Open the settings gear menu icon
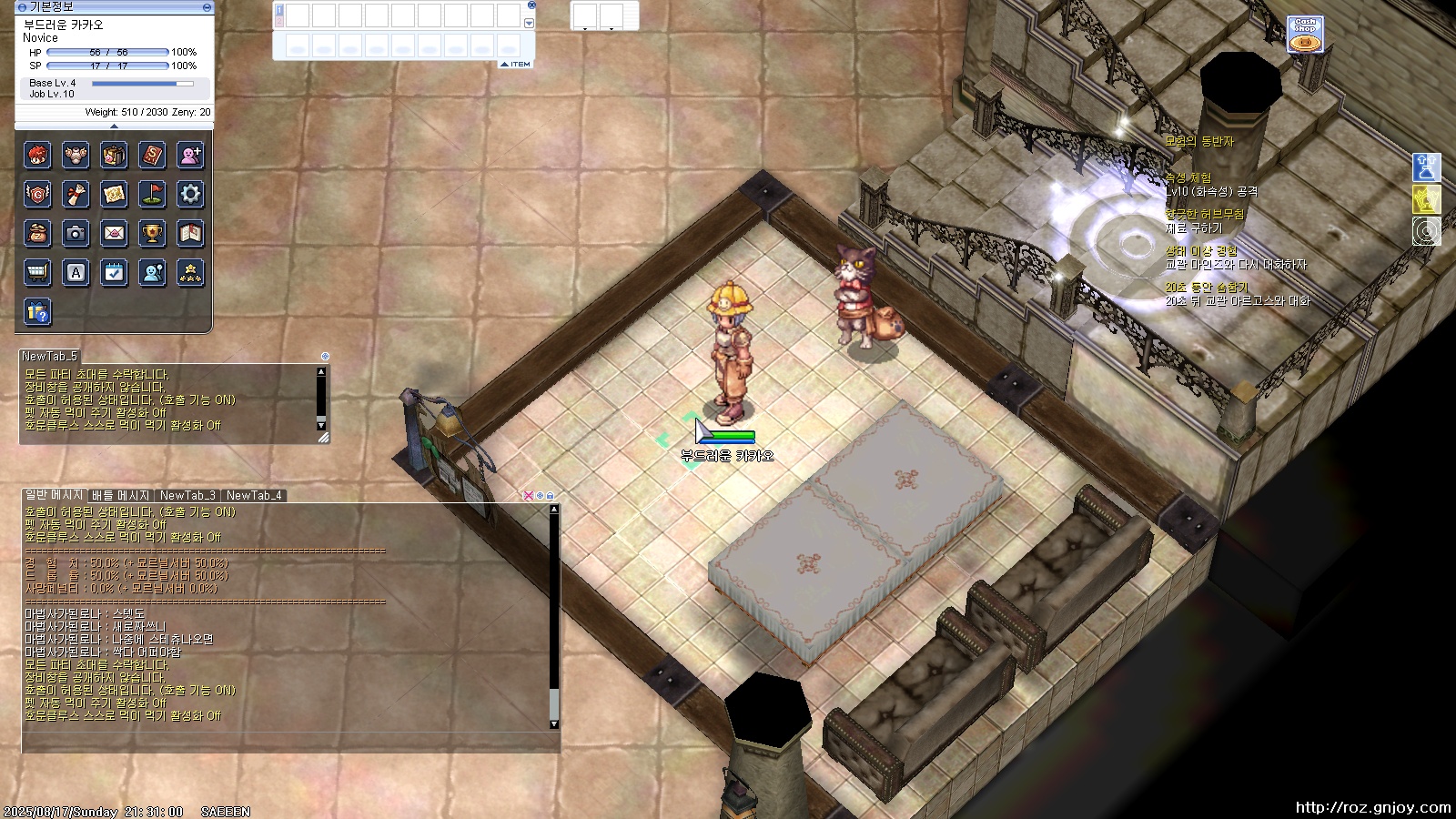Screen dimensions: 1456x819 click(190, 194)
